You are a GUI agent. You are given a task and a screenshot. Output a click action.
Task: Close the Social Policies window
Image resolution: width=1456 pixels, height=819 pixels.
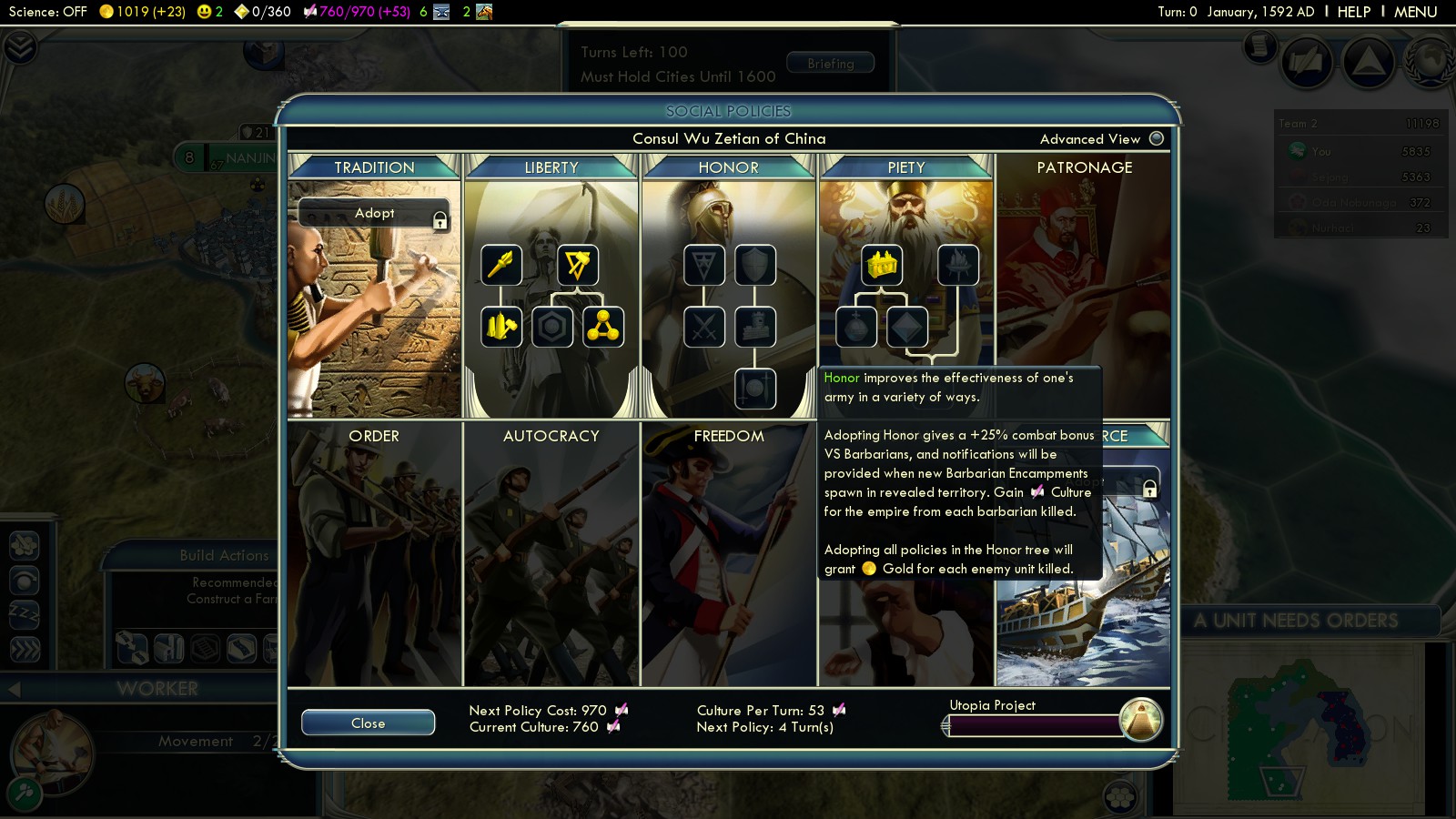(368, 723)
